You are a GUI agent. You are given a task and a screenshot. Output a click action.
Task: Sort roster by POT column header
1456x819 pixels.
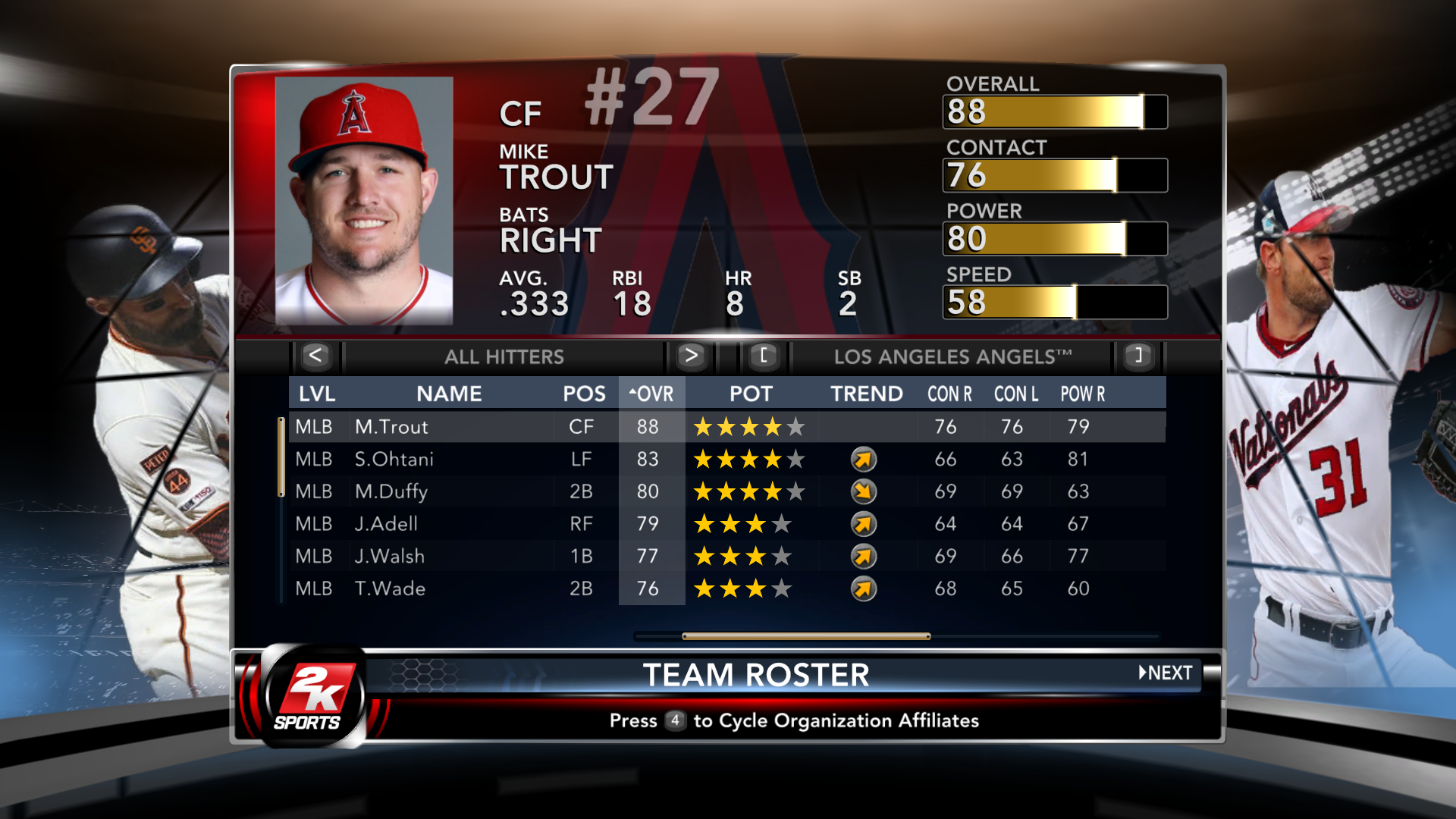coord(751,394)
